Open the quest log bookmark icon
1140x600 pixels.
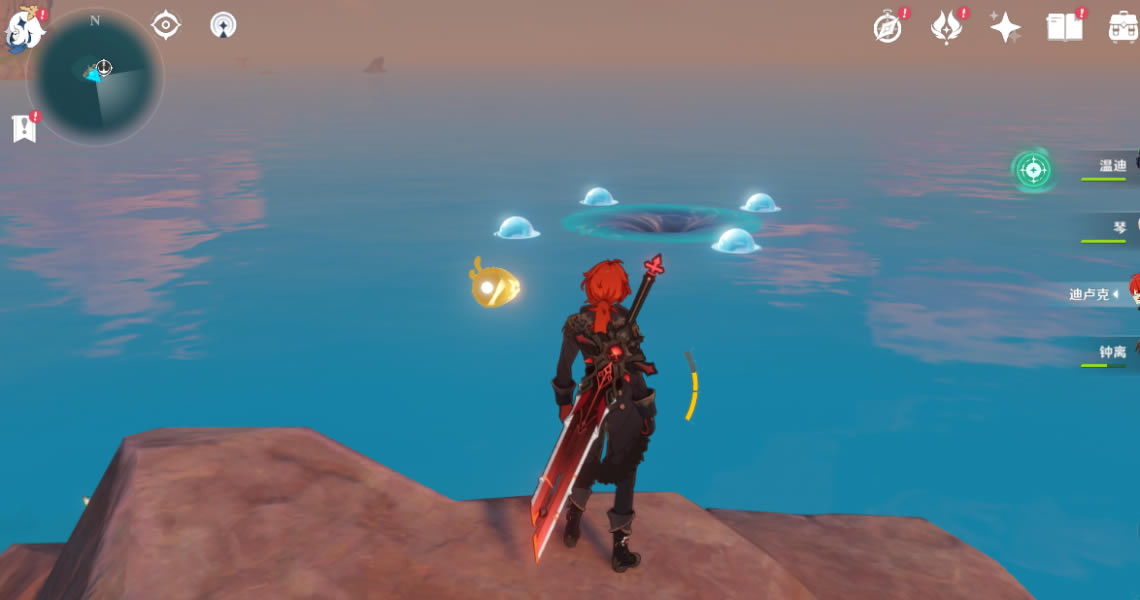pos(23,128)
